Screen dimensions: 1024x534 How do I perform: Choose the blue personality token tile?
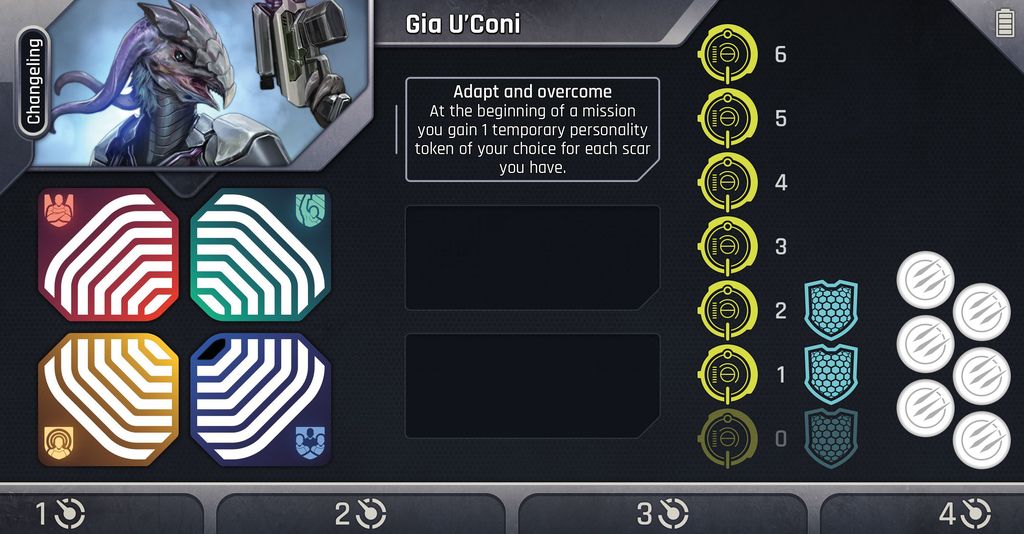click(261, 400)
